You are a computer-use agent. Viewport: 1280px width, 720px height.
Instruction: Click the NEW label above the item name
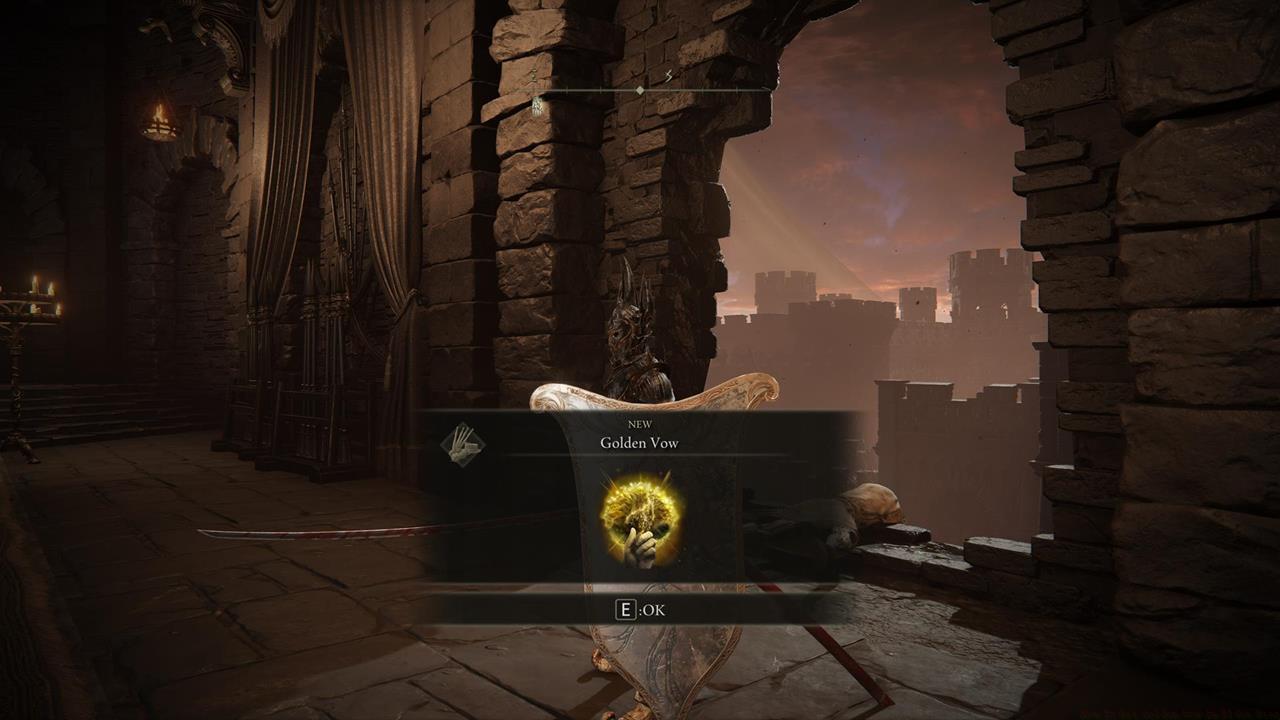click(x=640, y=424)
